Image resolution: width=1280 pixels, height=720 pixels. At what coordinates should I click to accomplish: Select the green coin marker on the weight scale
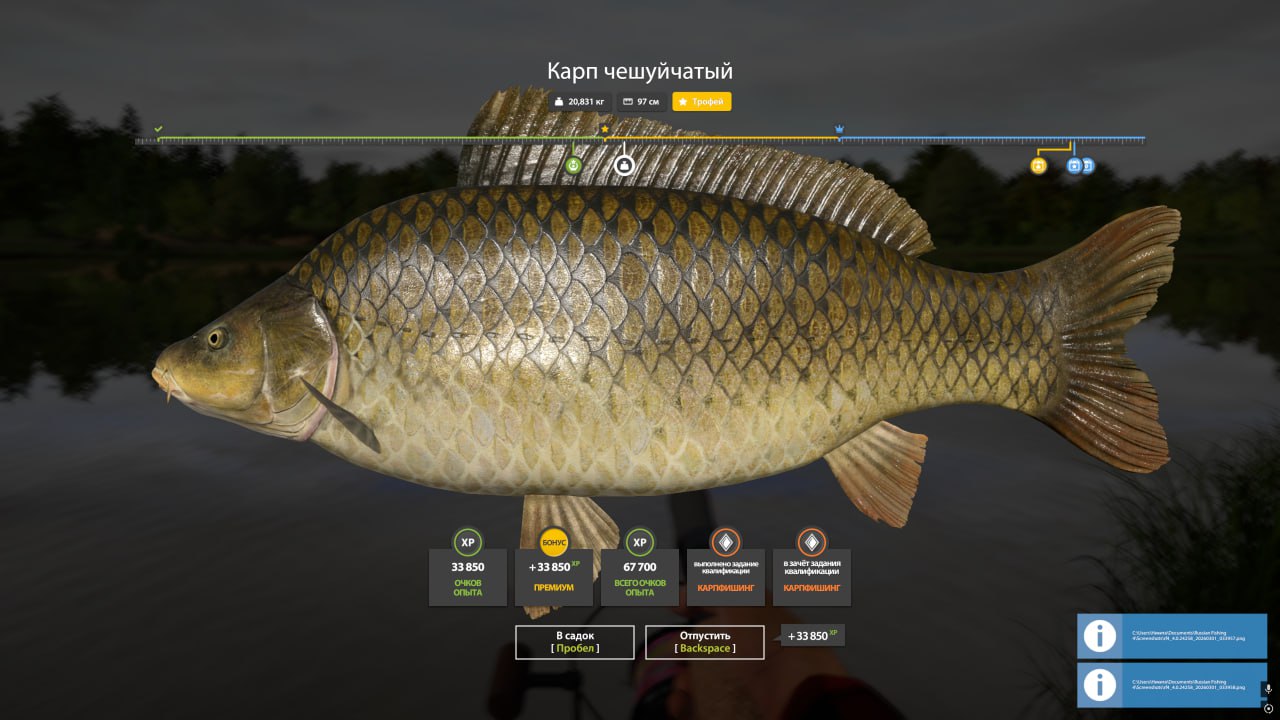click(573, 165)
